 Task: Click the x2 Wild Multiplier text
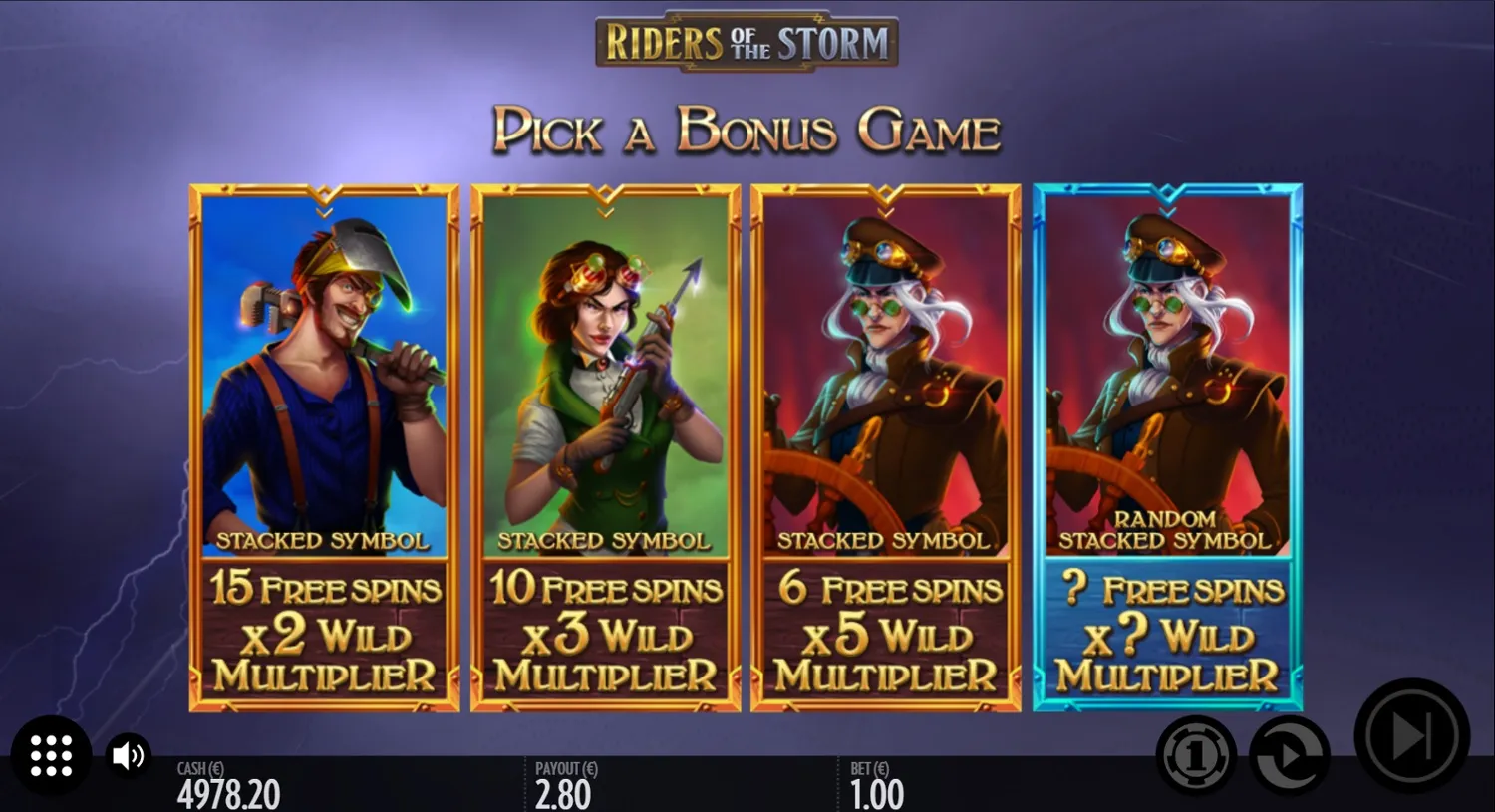324,638
